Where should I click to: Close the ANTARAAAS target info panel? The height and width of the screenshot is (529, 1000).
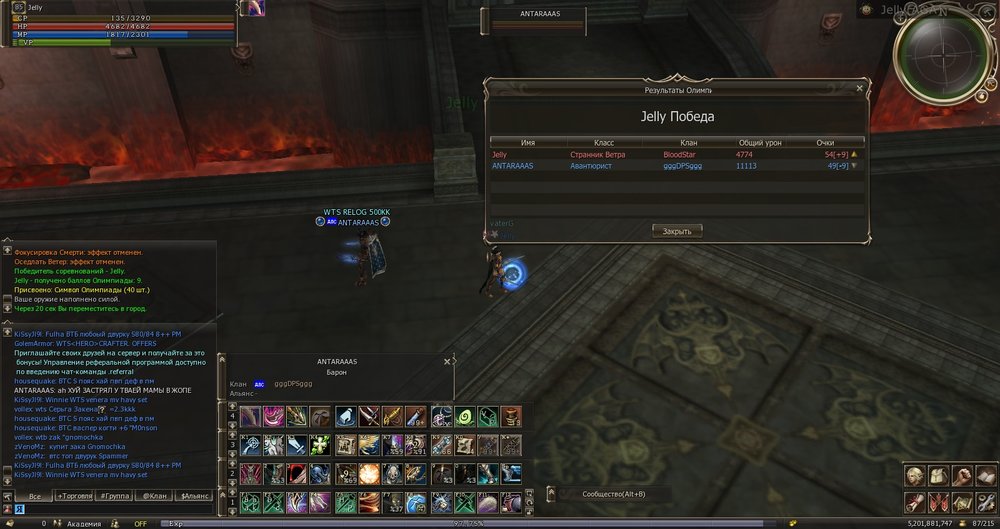447,359
